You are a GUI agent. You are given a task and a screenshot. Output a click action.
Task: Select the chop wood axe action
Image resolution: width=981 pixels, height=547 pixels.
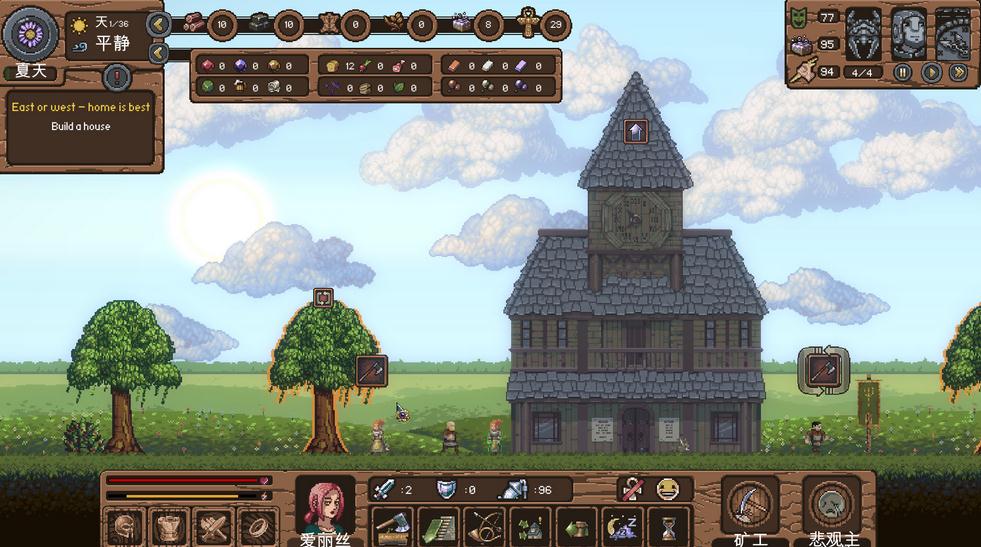coord(392,526)
